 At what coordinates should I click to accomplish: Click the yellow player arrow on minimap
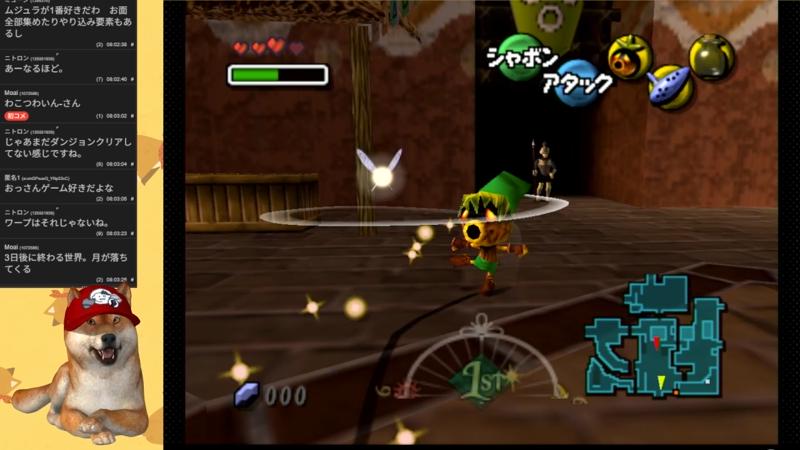(x=661, y=381)
